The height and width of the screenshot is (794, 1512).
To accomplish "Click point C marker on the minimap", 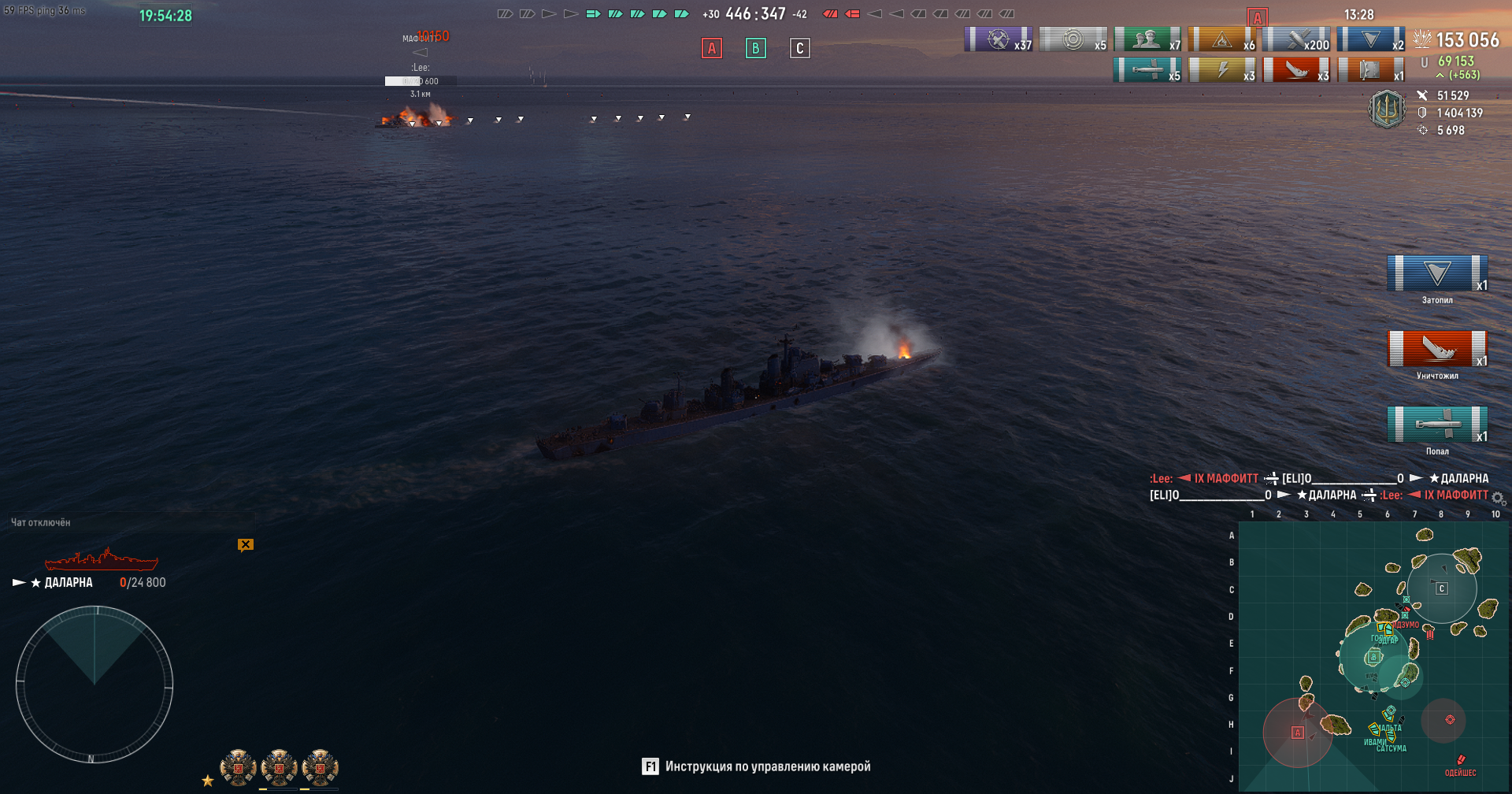I will point(1442,588).
